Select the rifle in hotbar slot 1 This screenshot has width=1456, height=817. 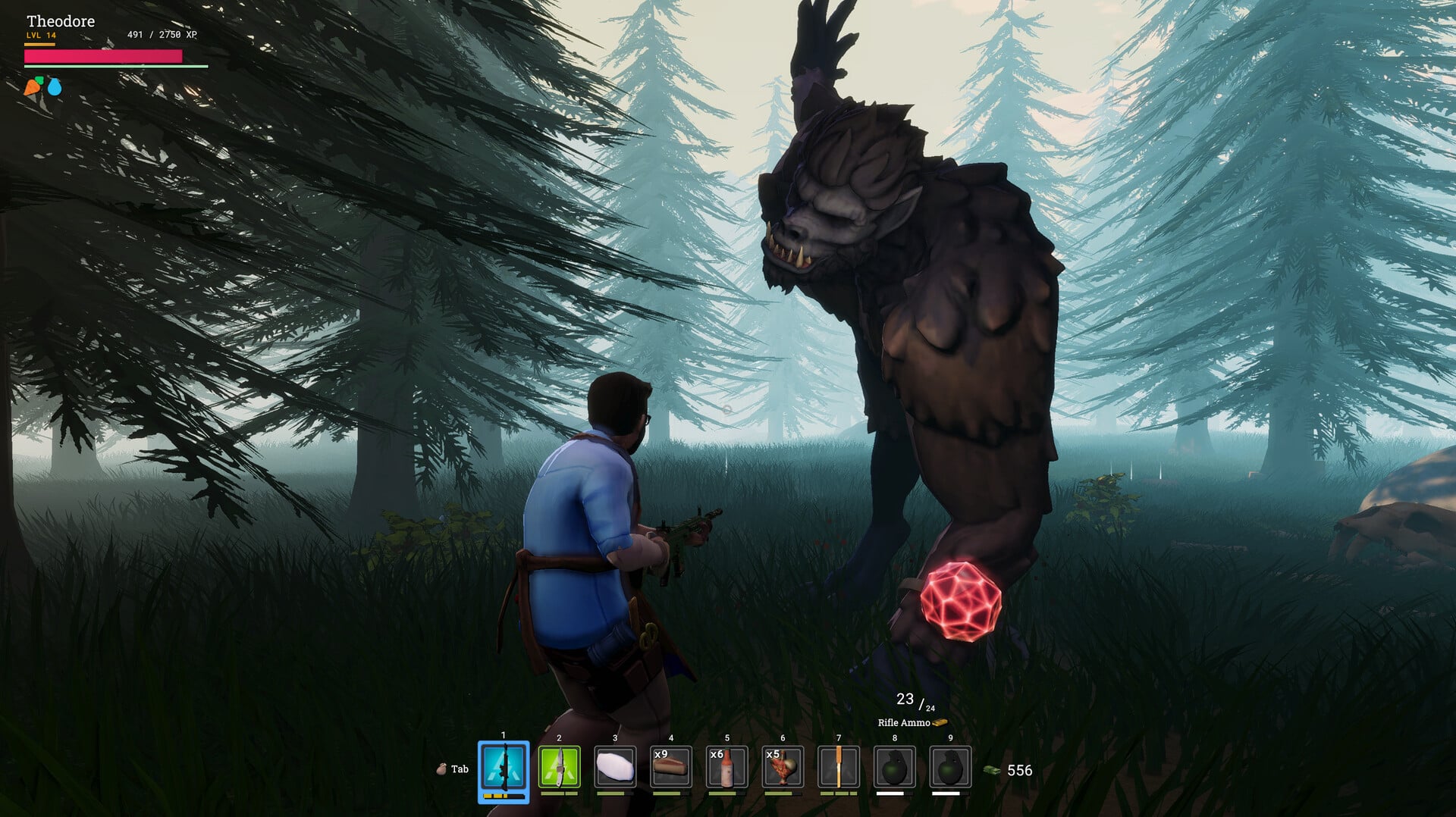pyautogui.click(x=504, y=768)
